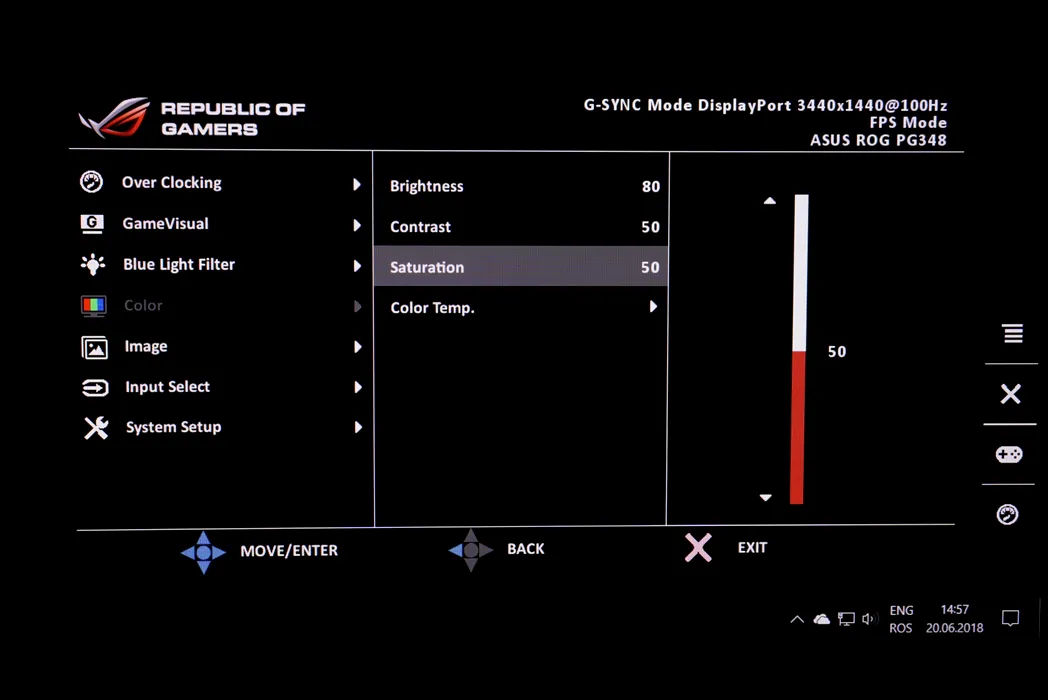Select the GameVisual menu entry
Viewport: 1048px width, 700px height.
165,224
